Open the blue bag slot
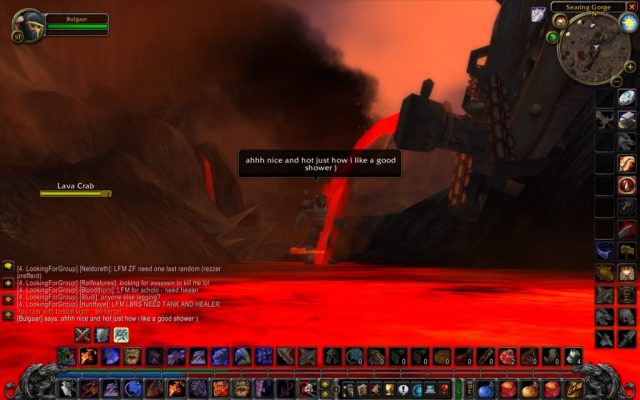Image resolution: width=640 pixels, height=400 pixels. click(x=486, y=388)
